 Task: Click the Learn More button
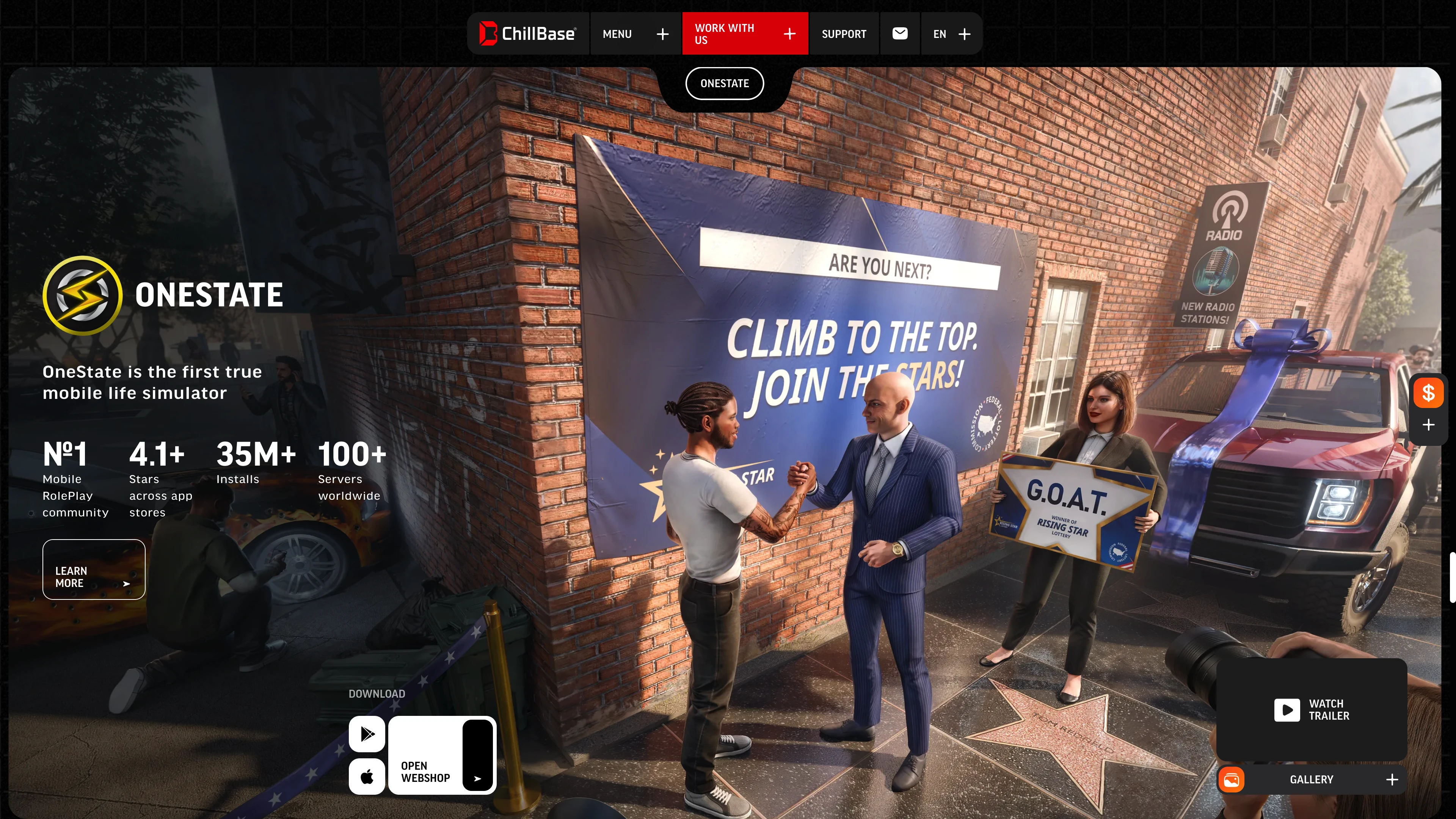click(x=94, y=569)
